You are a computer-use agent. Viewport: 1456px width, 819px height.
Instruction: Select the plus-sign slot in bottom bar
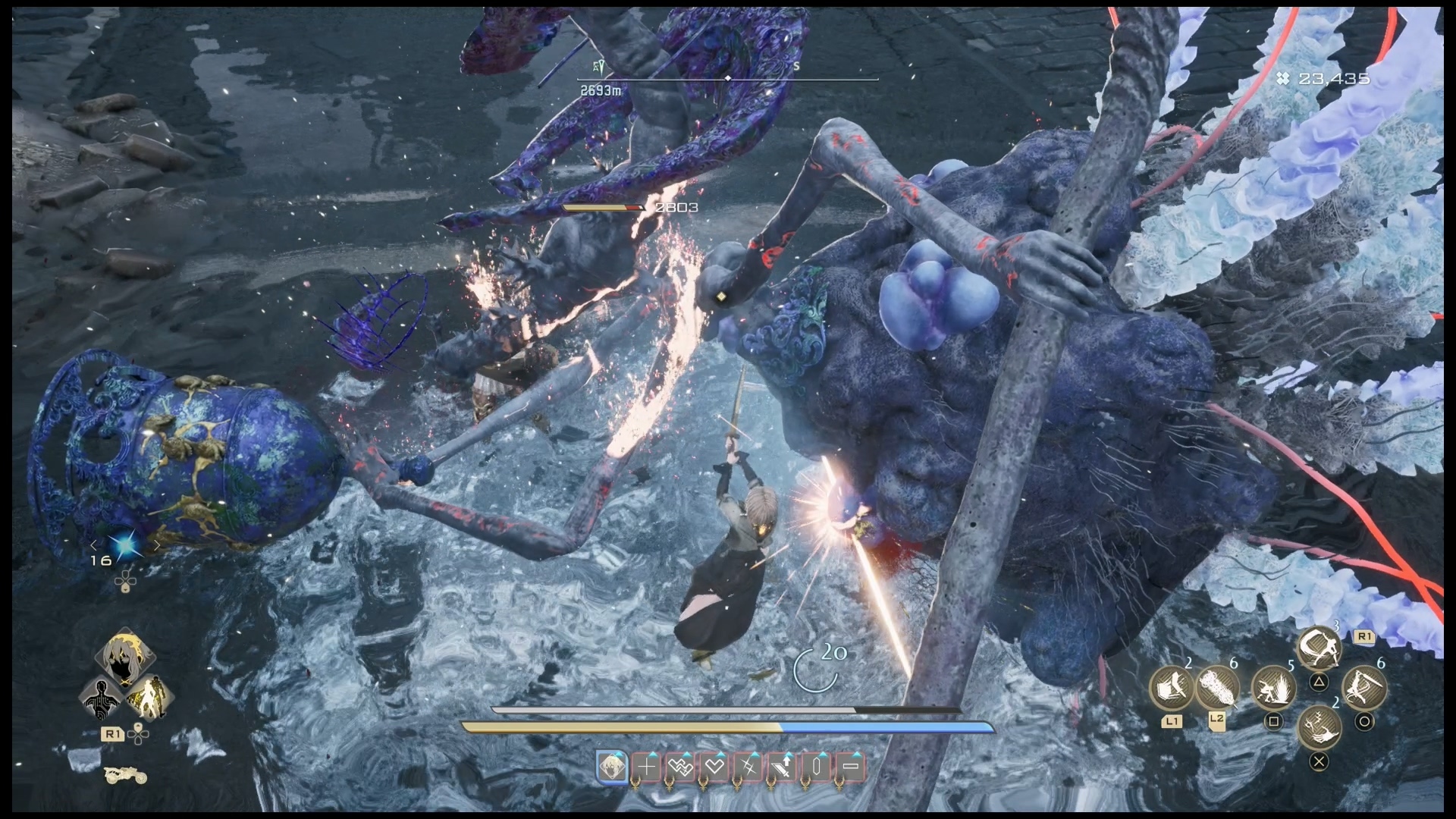tap(646, 767)
